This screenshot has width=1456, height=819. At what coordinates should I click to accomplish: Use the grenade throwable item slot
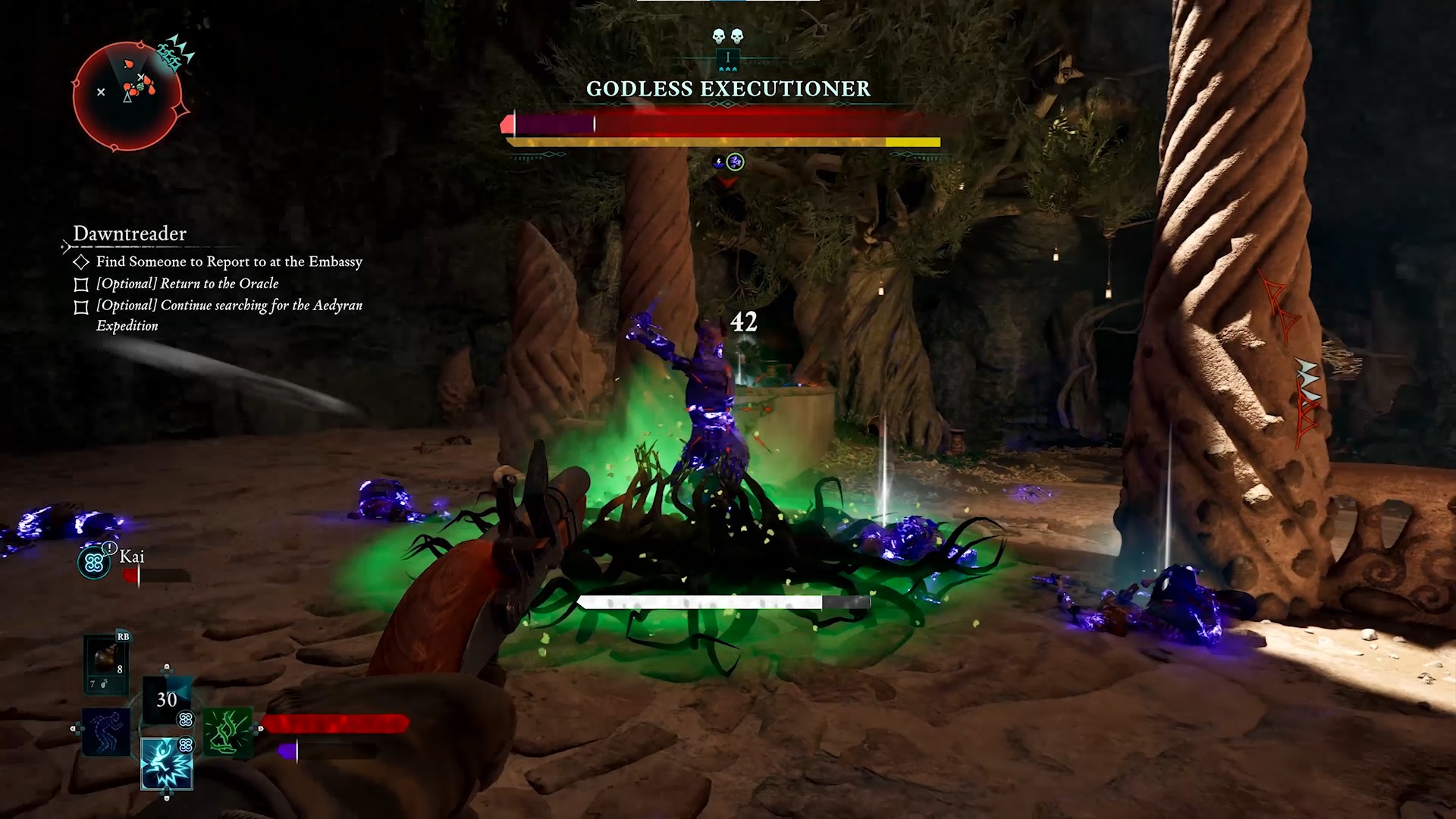pyautogui.click(x=105, y=661)
